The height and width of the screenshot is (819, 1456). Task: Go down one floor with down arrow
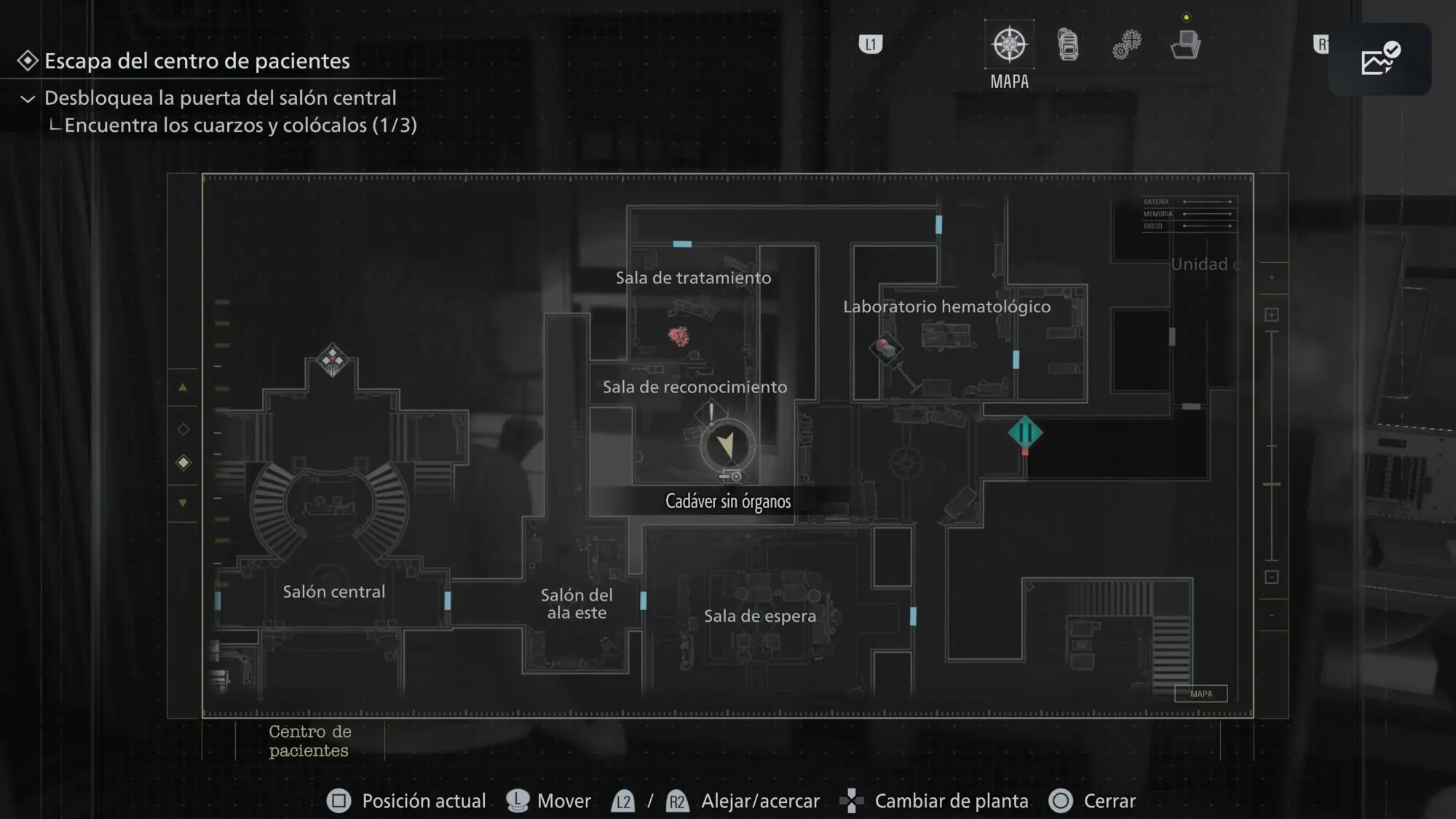tap(183, 502)
